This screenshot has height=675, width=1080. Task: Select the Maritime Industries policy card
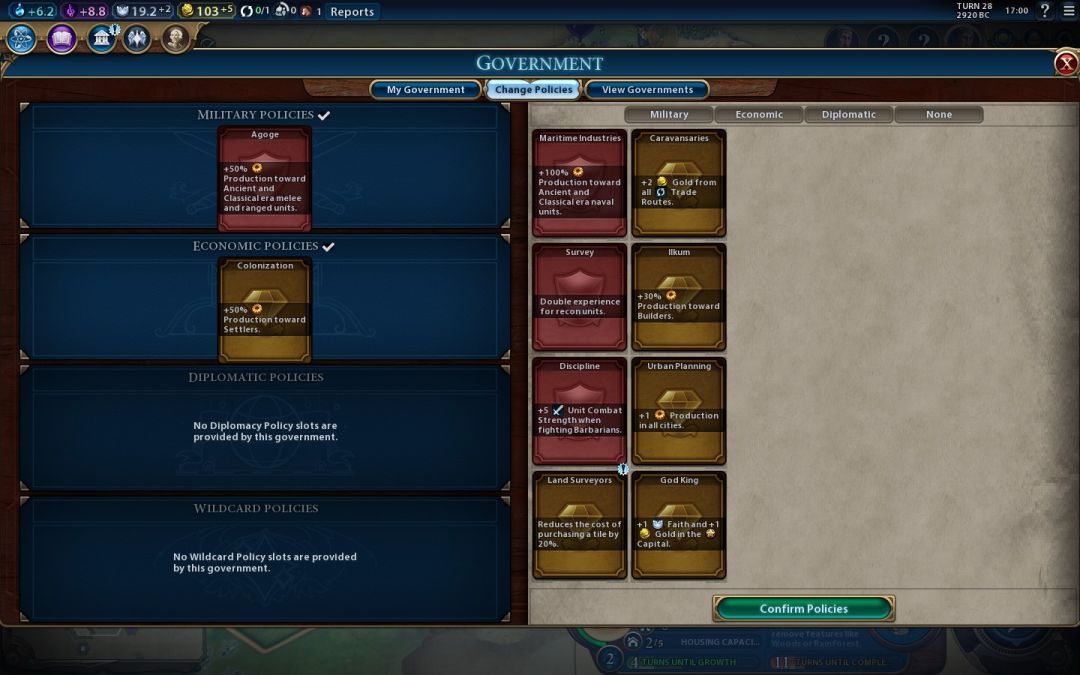(x=580, y=183)
